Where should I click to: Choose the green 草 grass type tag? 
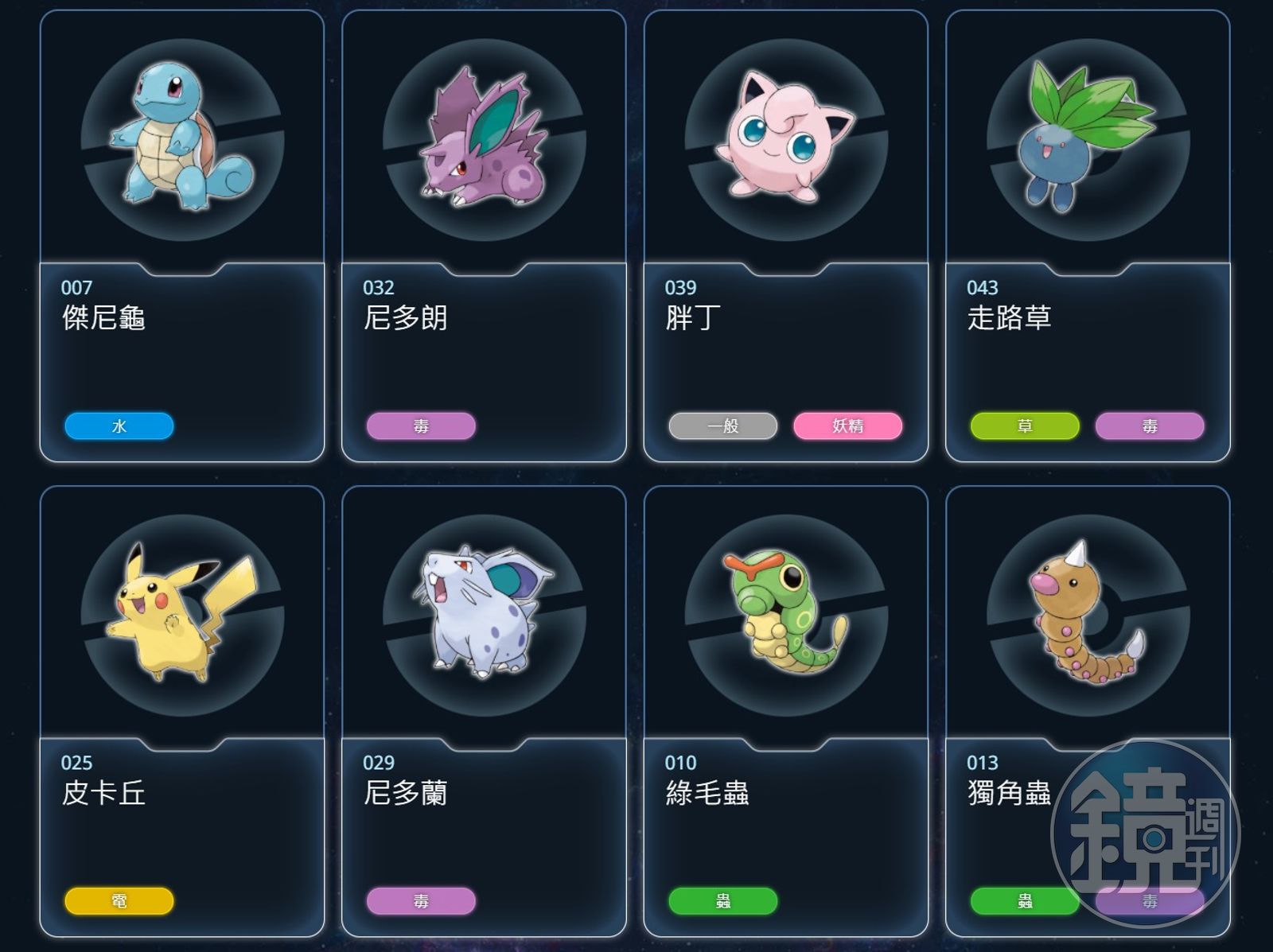pyautogui.click(x=1025, y=426)
